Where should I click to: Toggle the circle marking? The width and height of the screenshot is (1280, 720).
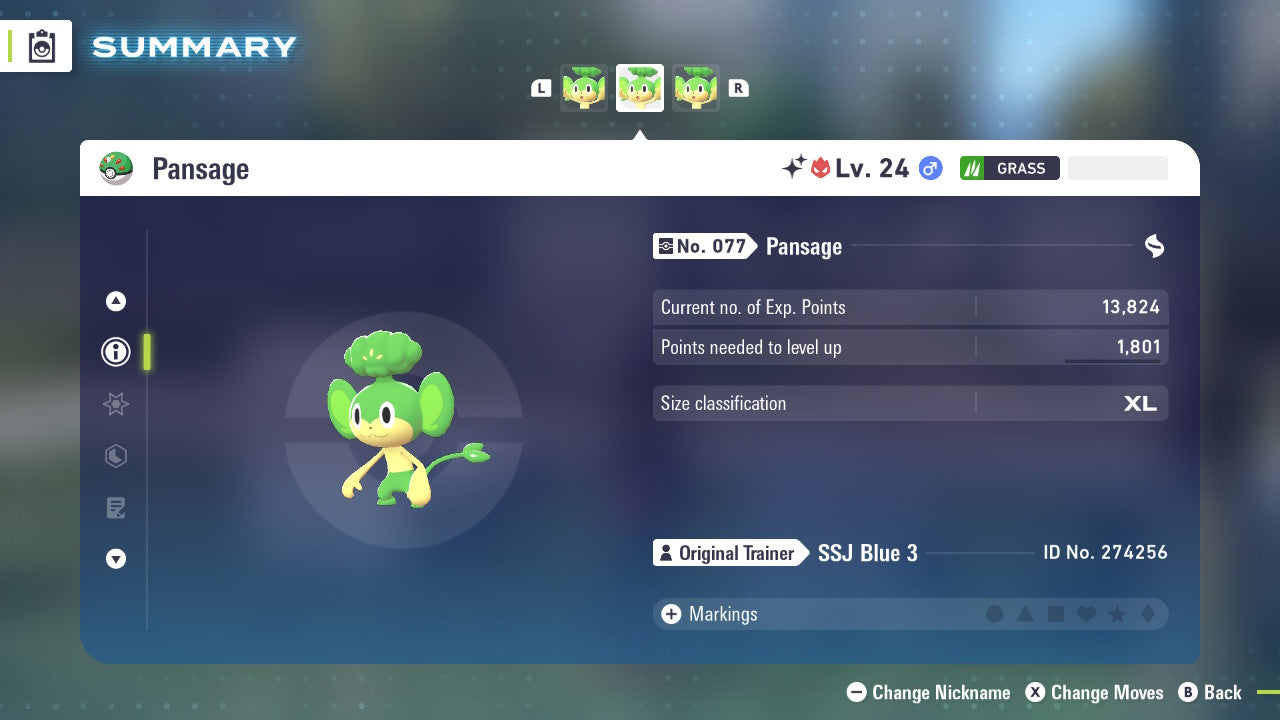pyautogui.click(x=995, y=614)
